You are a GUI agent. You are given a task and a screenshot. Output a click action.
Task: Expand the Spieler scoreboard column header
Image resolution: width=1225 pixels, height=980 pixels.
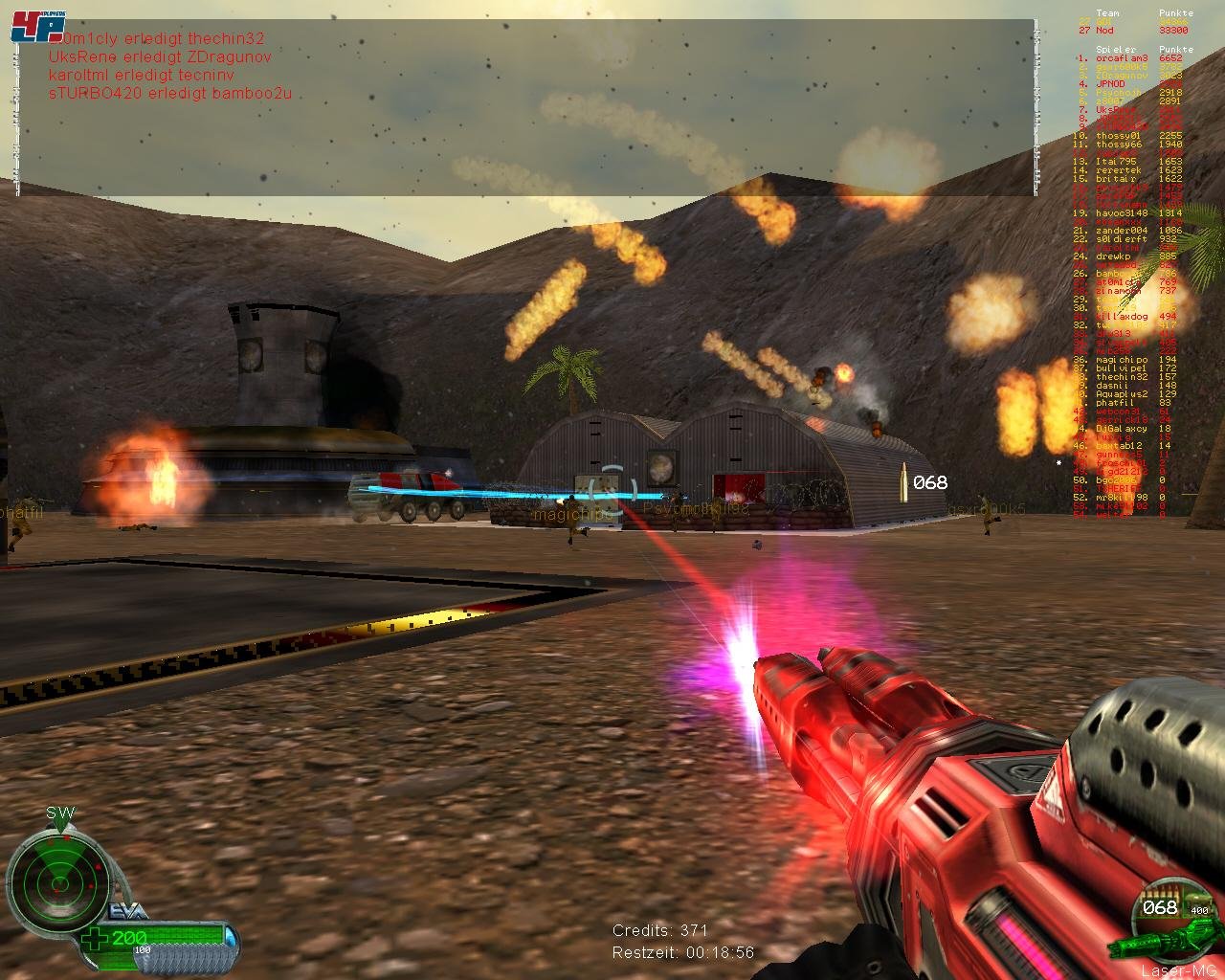[1116, 49]
